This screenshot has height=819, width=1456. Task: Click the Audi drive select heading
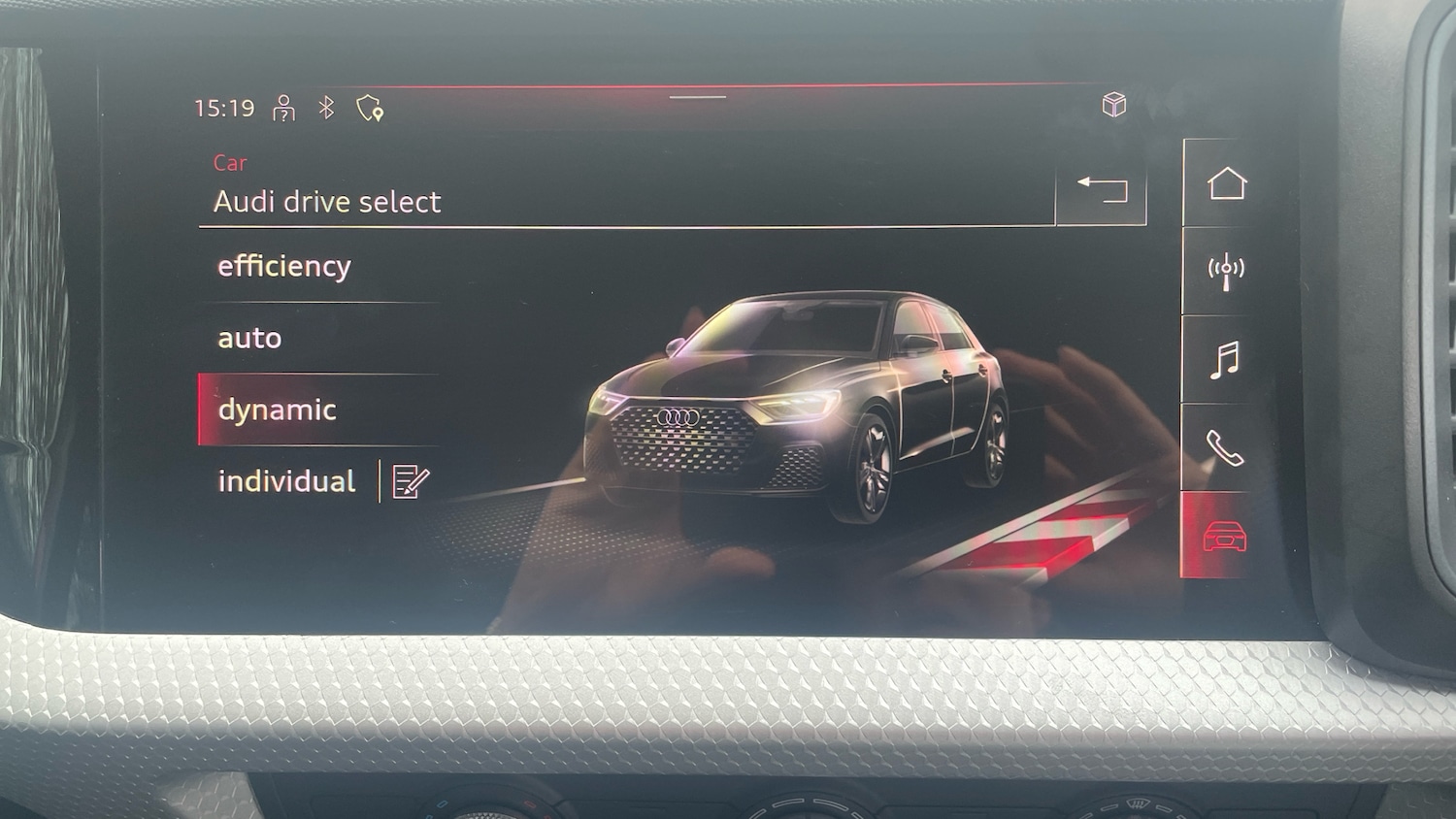coord(327,202)
